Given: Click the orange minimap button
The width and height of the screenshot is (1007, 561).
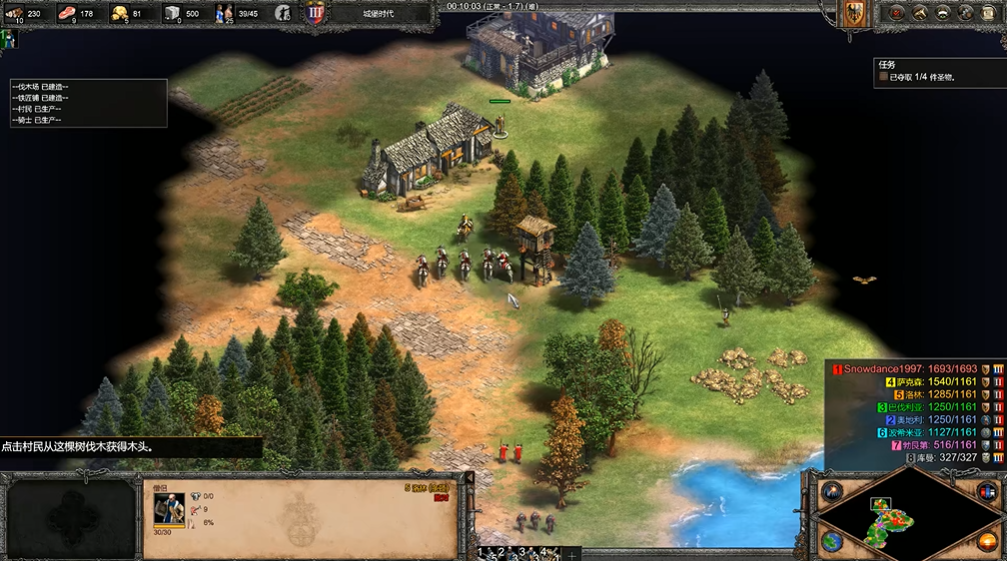Looking at the screenshot, I should point(988,541).
